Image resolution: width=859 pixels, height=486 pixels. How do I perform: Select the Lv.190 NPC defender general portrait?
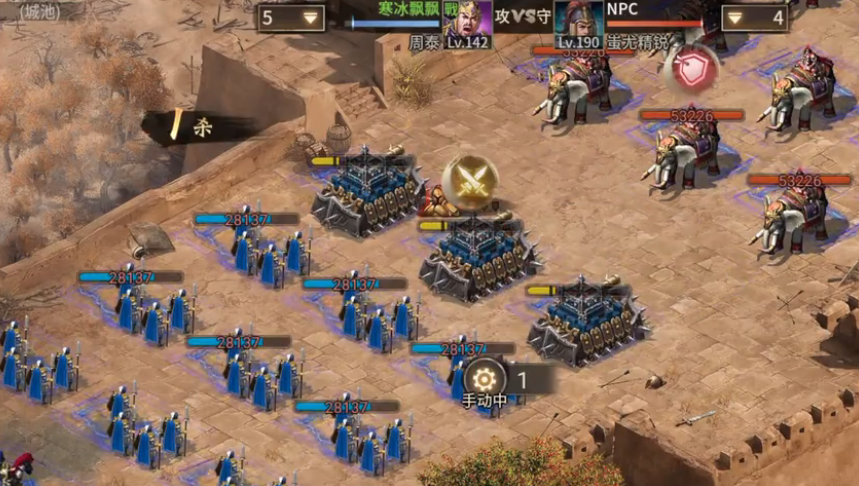tap(579, 23)
